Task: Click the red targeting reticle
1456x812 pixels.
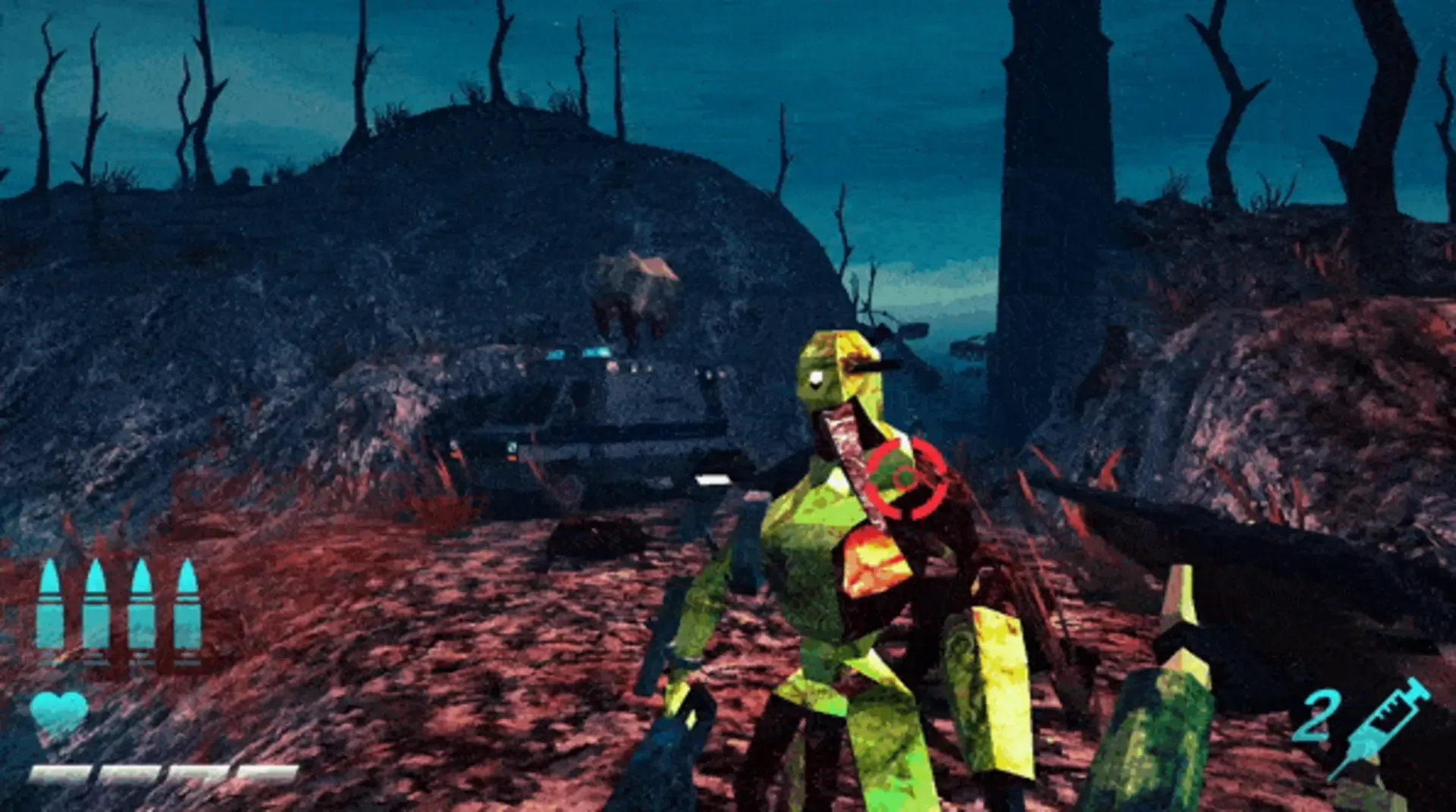Action: (906, 478)
